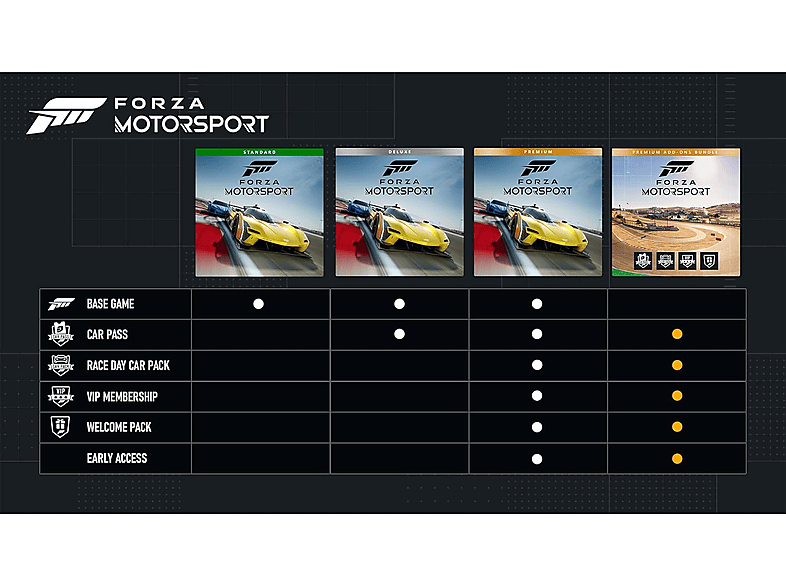
Task: Select the Car Pass row label
Action: 107,335
